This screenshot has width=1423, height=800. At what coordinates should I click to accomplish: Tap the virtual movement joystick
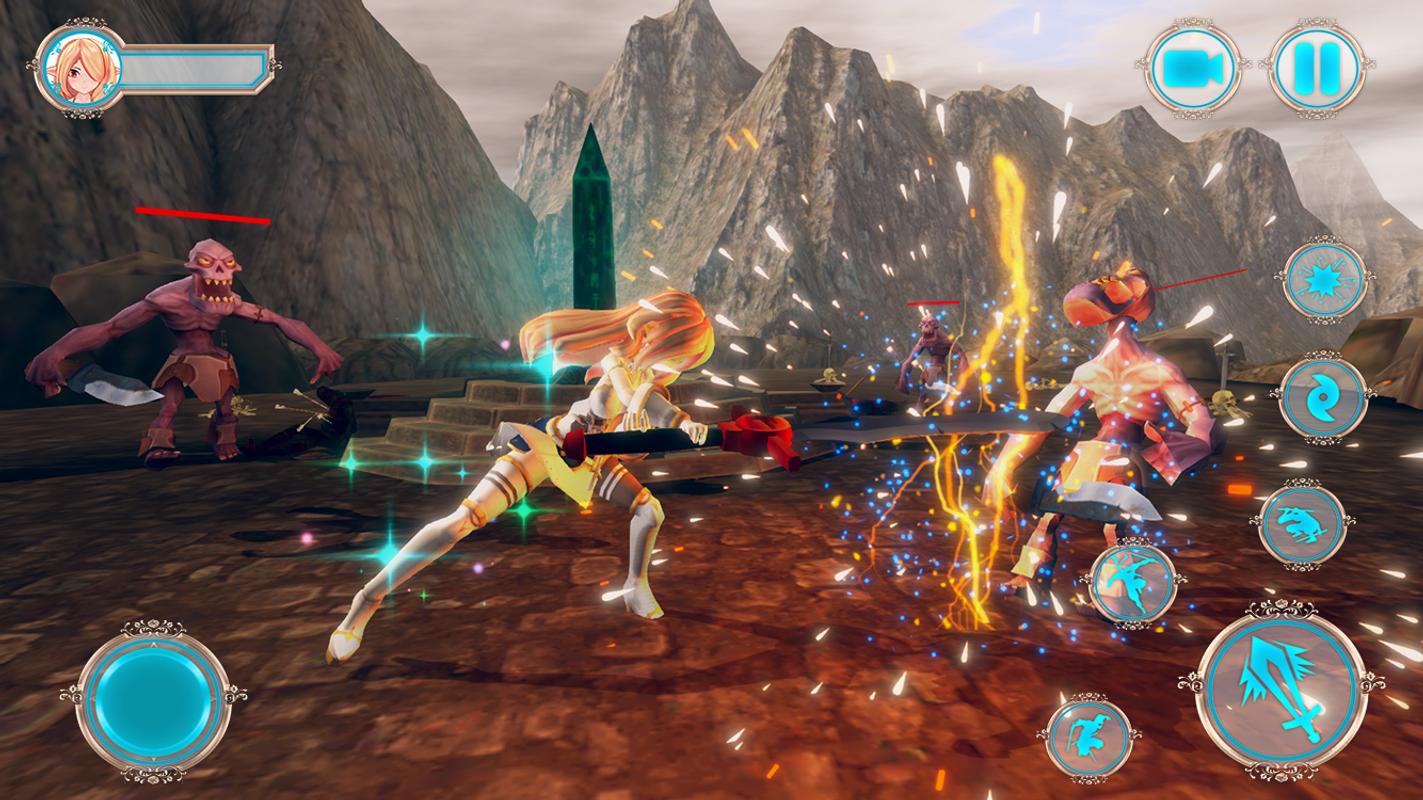[x=152, y=697]
